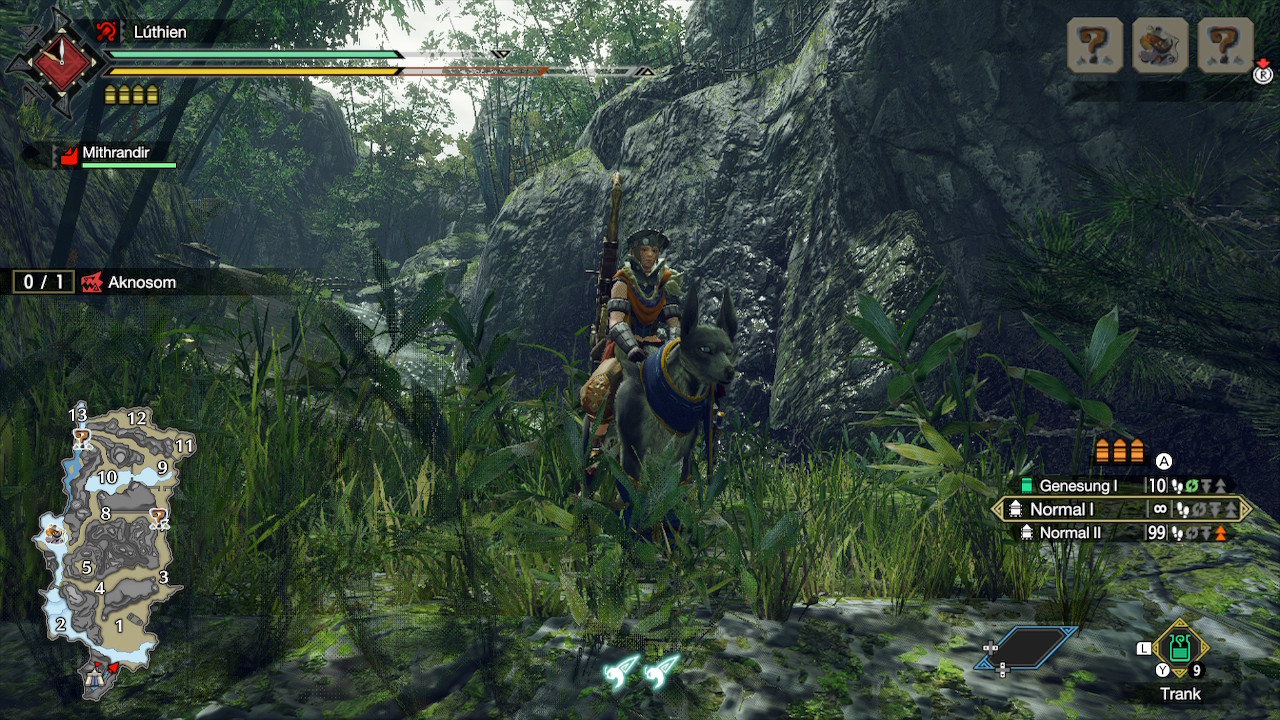This screenshot has height=720, width=1280.
Task: Select the Normal I ammo entry
Action: [x=1120, y=509]
